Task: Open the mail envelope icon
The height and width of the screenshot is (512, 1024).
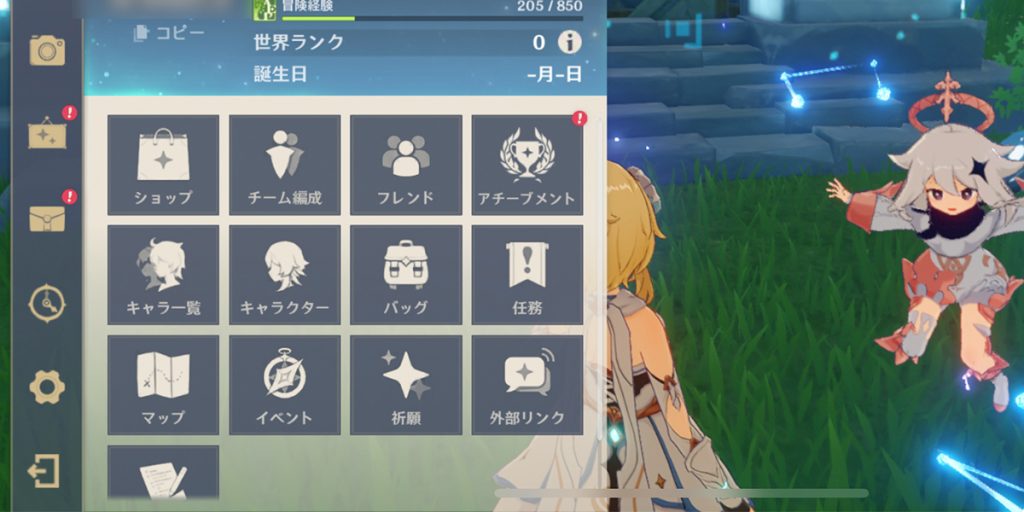Action: (46, 217)
